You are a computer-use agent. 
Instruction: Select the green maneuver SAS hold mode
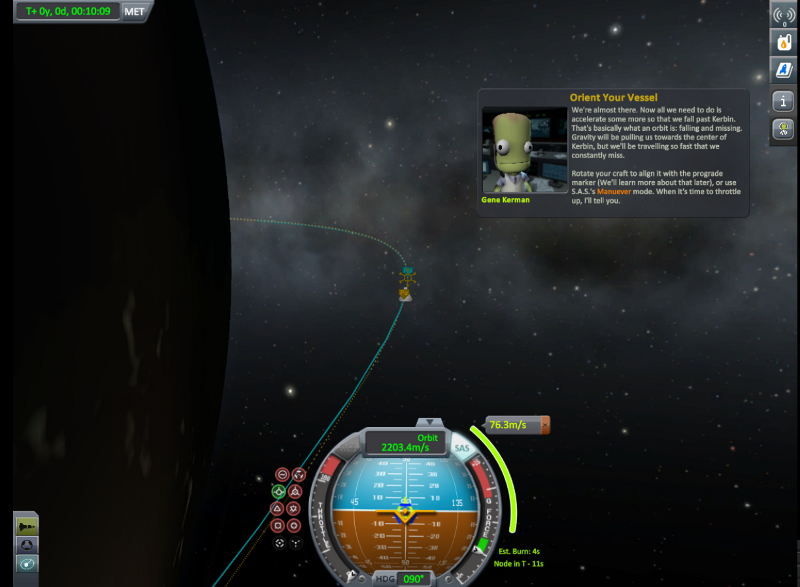[277, 491]
